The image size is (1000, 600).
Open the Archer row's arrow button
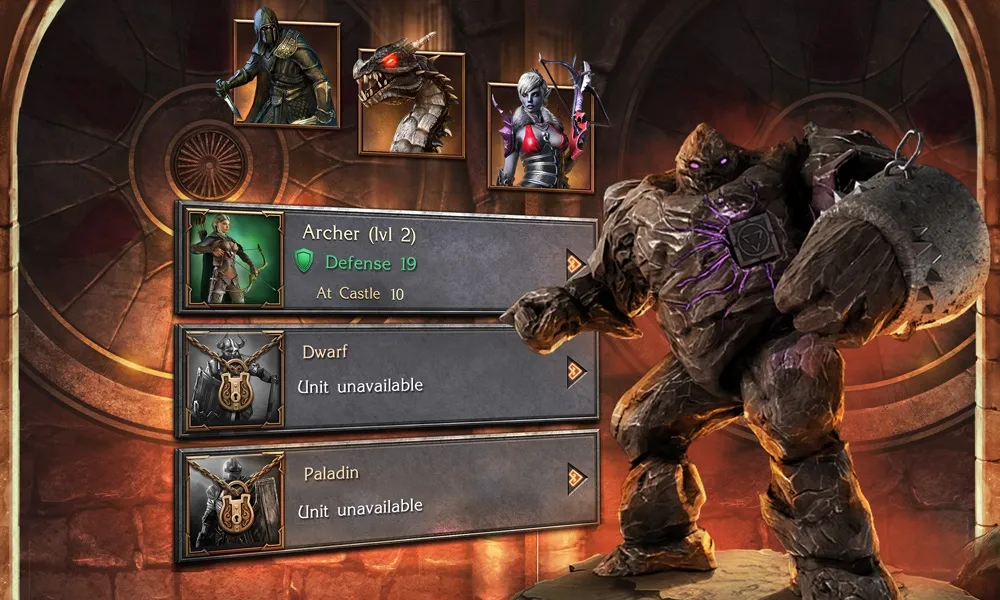pyautogui.click(x=575, y=263)
